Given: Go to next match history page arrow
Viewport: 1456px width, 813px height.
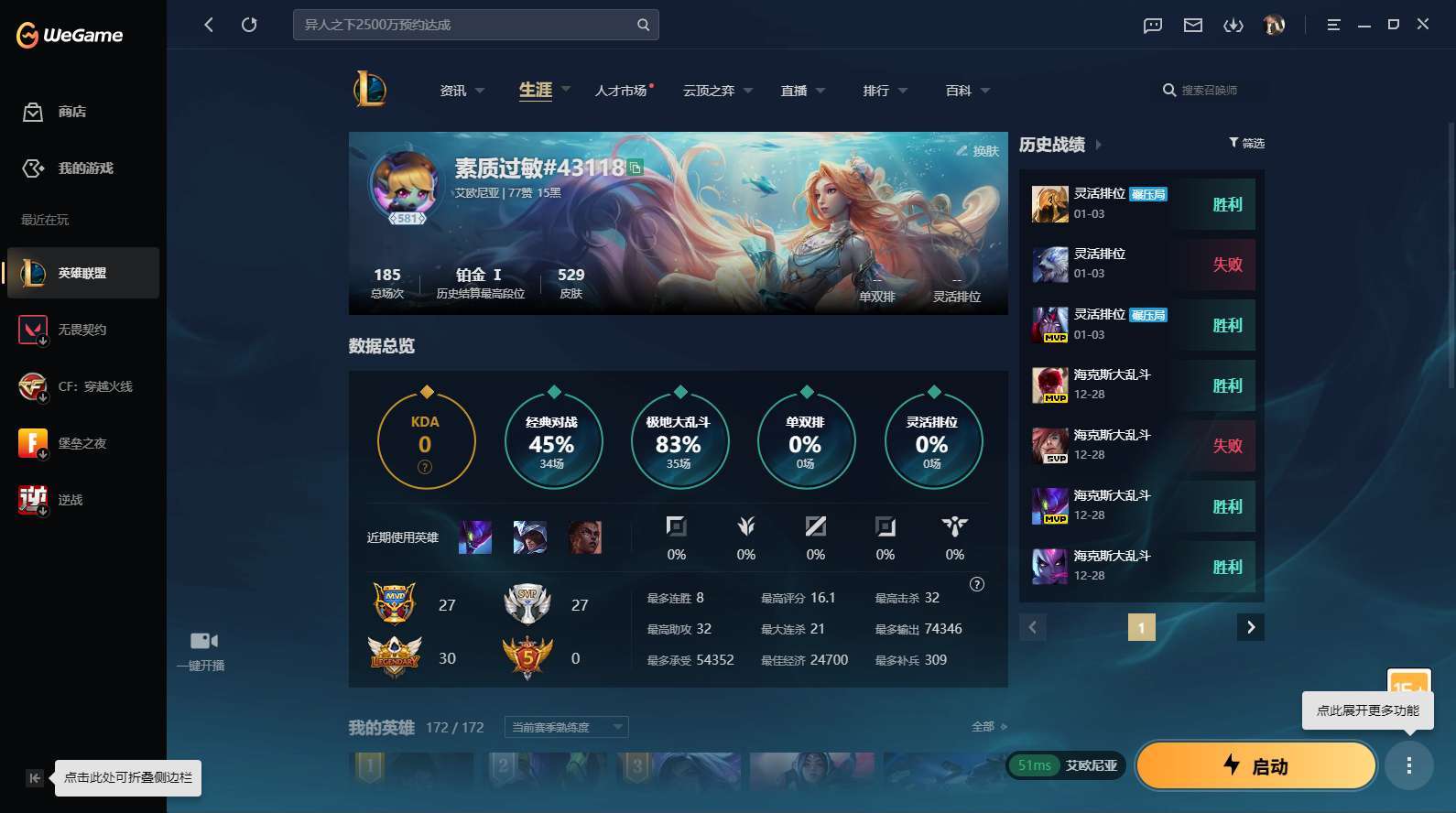Looking at the screenshot, I should [x=1250, y=627].
